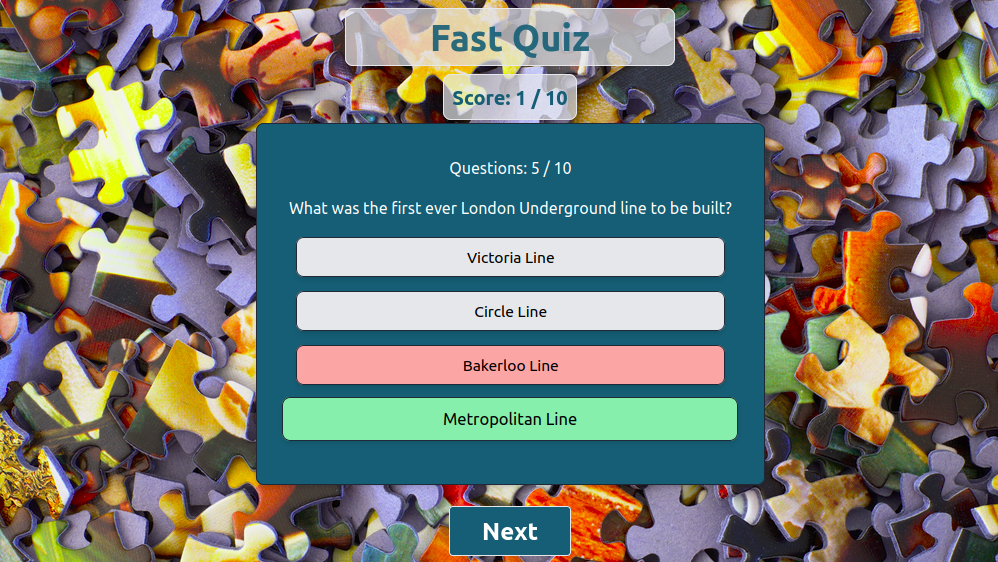Image resolution: width=998 pixels, height=562 pixels.
Task: Select the Circle Line option
Action: (x=510, y=311)
